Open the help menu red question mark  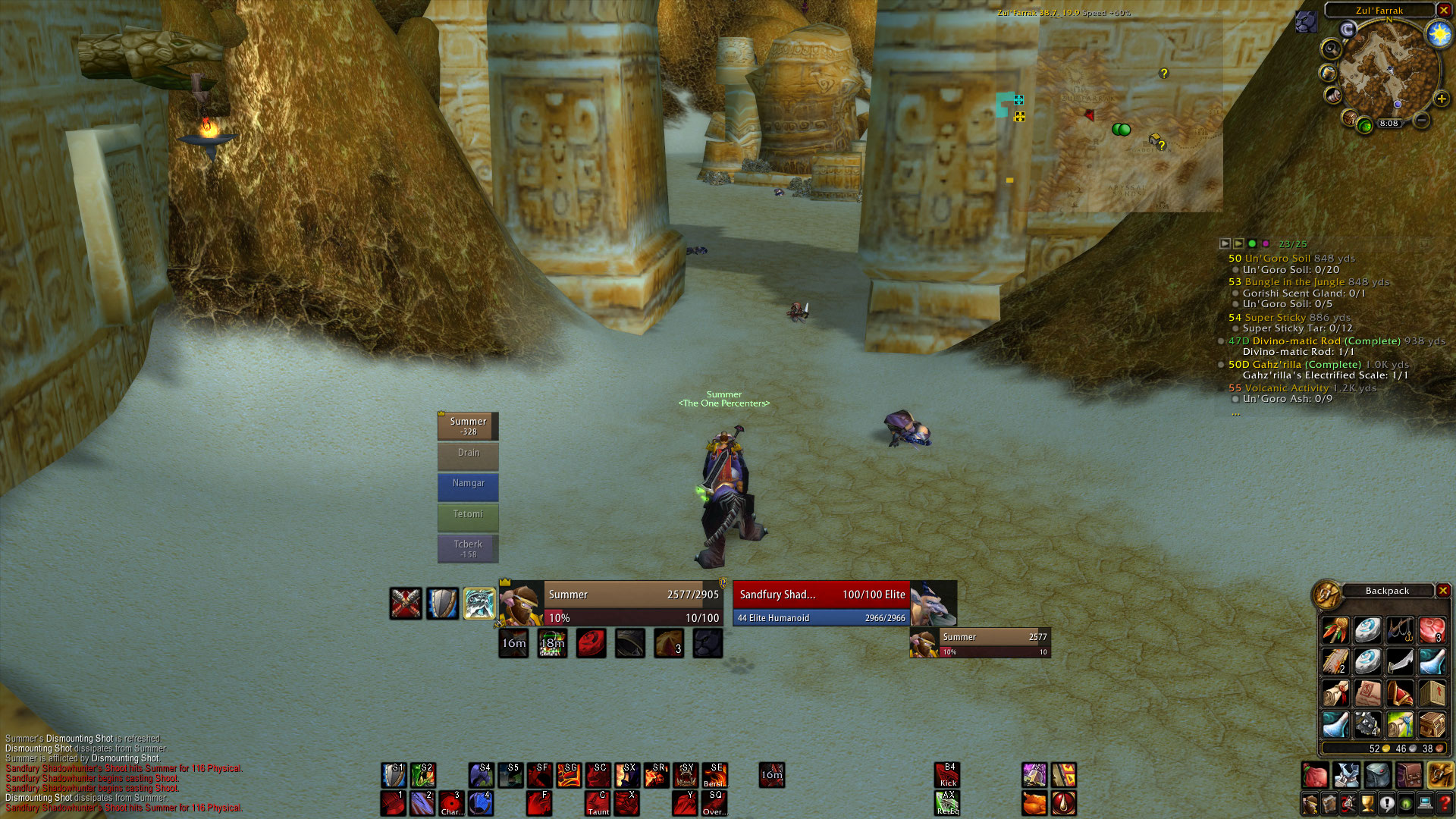pos(1445,804)
